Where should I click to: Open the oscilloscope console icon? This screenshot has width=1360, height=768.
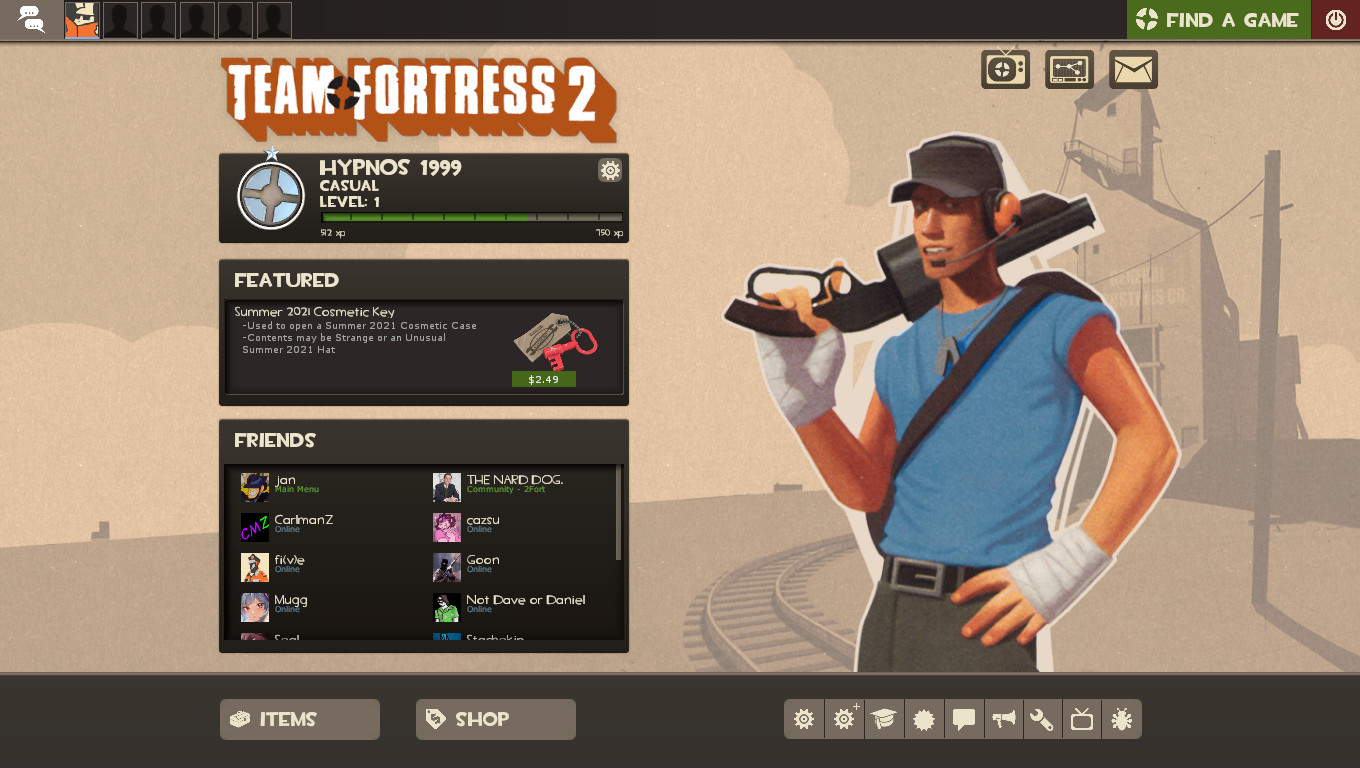[x=1069, y=69]
